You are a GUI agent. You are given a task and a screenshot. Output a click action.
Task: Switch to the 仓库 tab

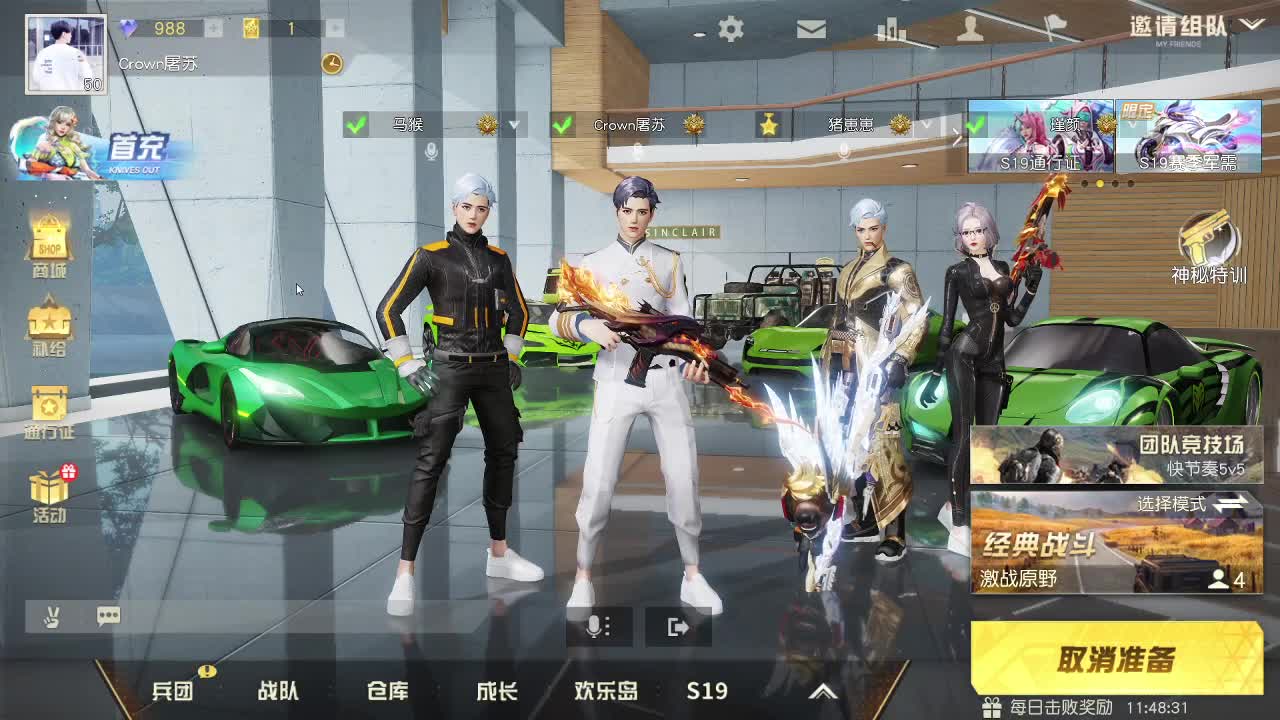(388, 691)
